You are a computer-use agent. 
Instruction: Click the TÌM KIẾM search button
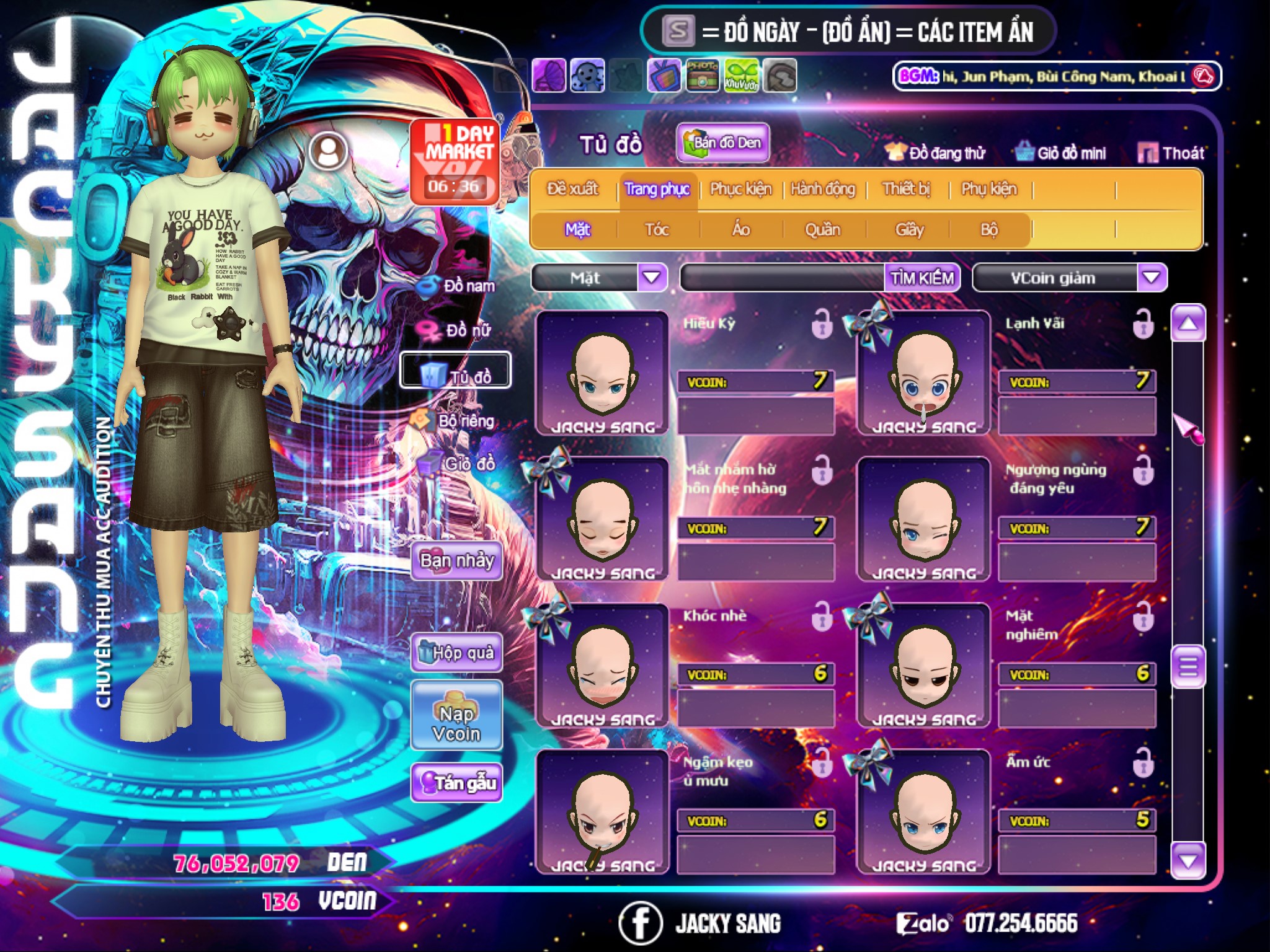[x=922, y=278]
